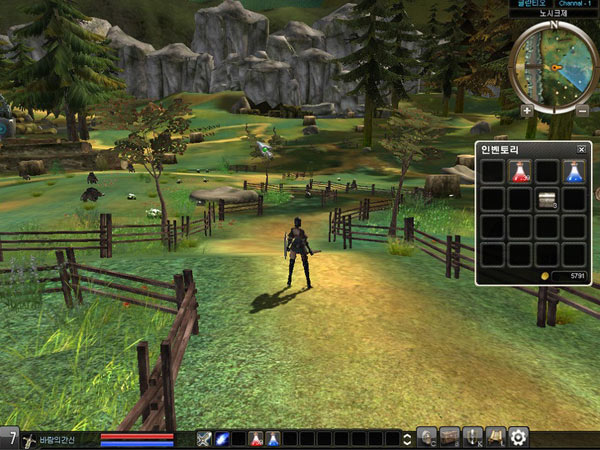Image resolution: width=600 pixels, height=450 pixels.
Task: Select the blue potion in the inventory
Action: point(573,171)
